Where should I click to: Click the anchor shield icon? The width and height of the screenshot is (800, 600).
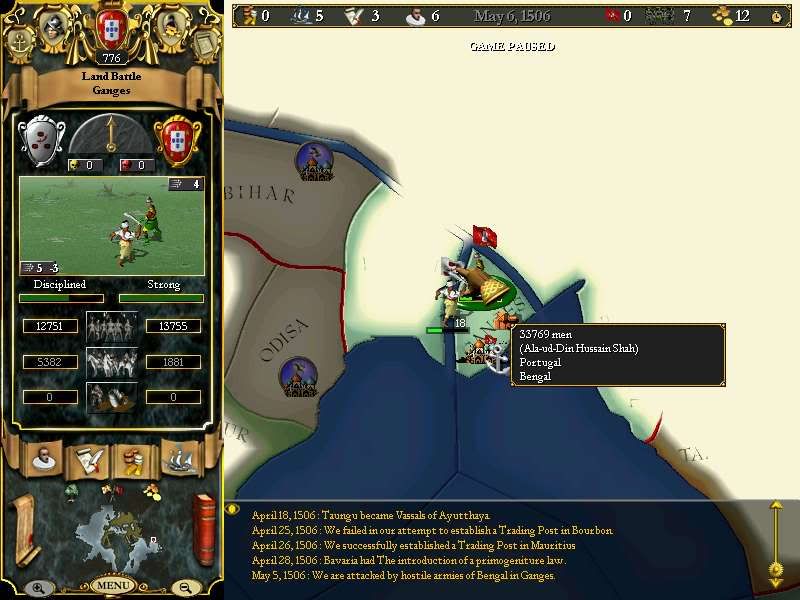(x=22, y=43)
